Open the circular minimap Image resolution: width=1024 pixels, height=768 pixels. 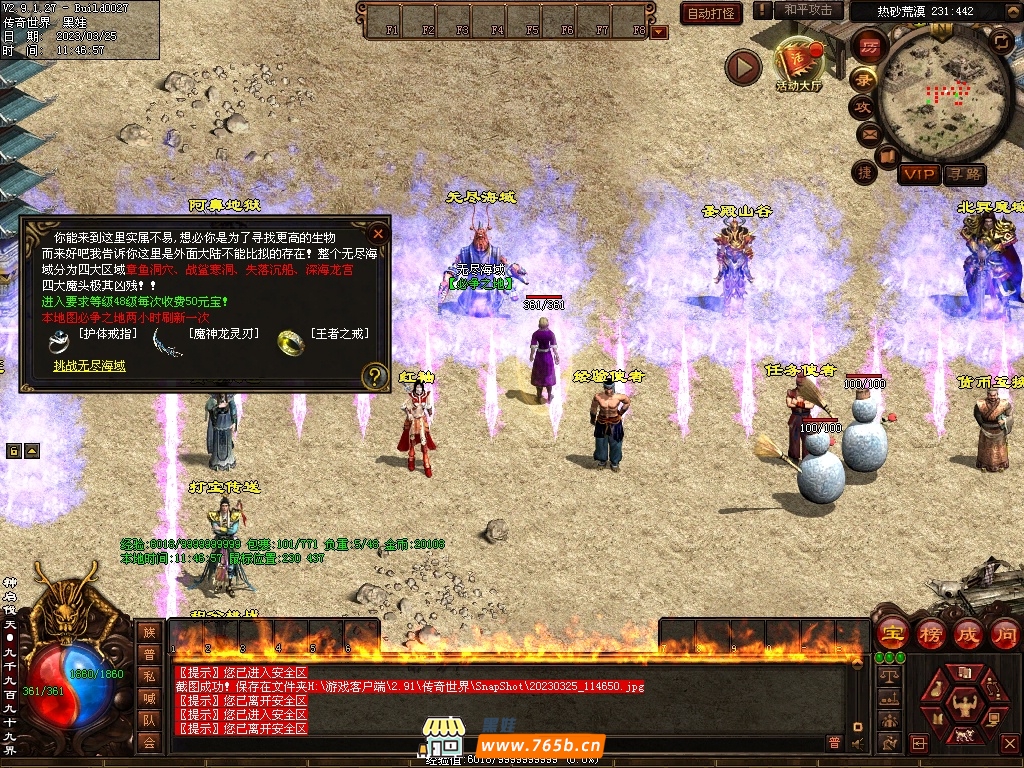coord(944,94)
